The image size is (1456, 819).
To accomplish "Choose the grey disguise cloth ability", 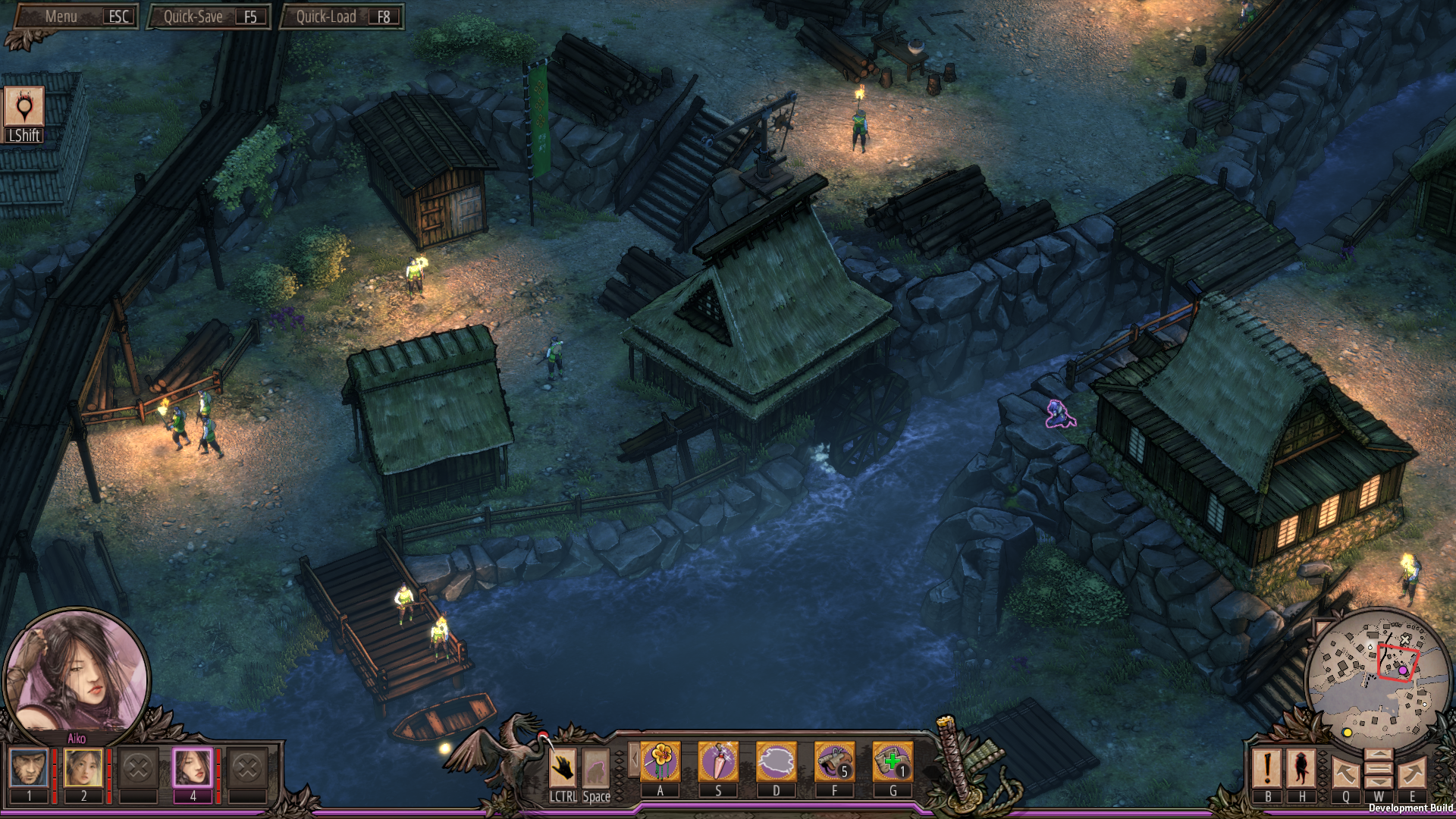I will tap(777, 761).
